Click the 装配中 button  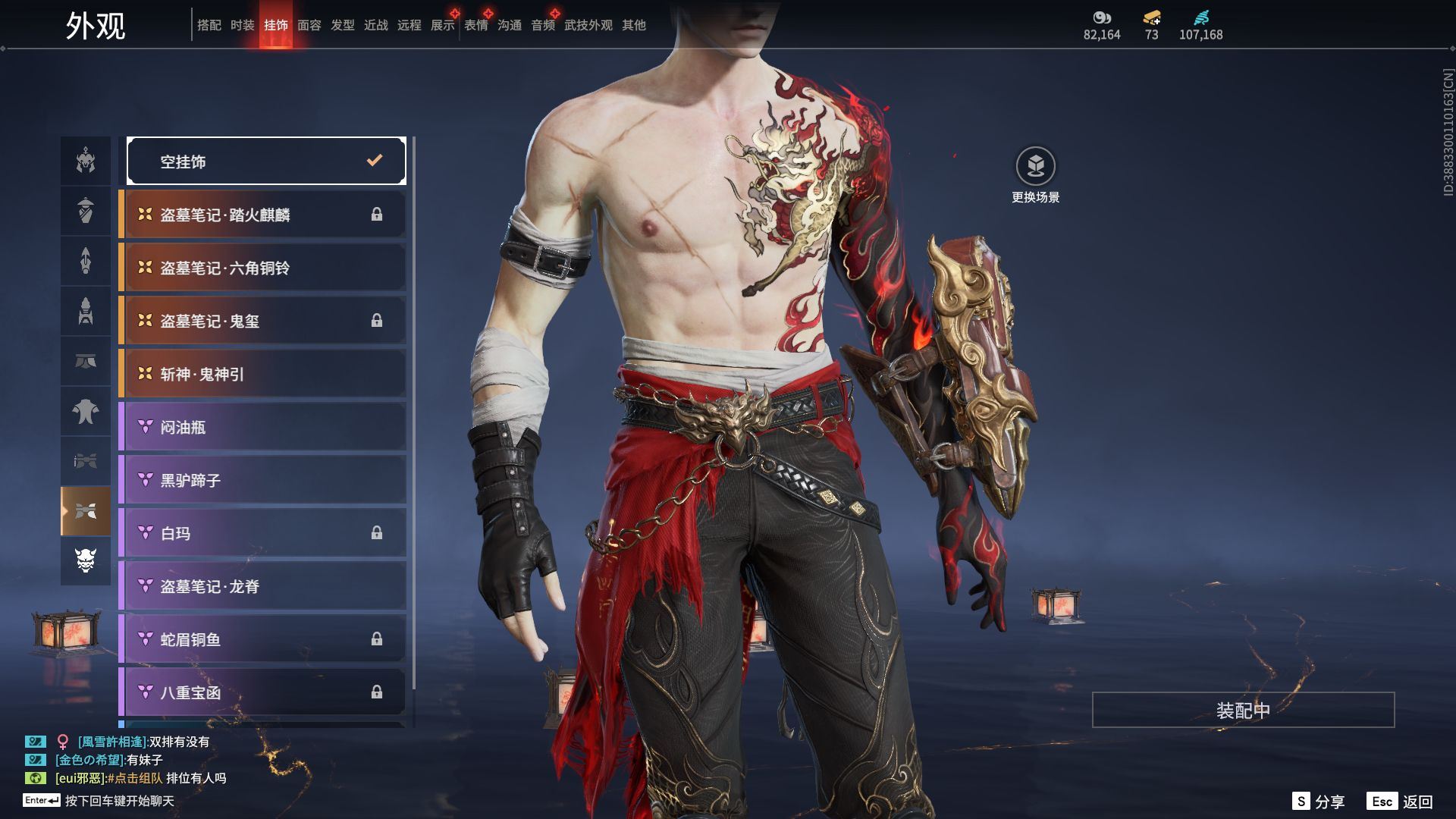point(1243,710)
